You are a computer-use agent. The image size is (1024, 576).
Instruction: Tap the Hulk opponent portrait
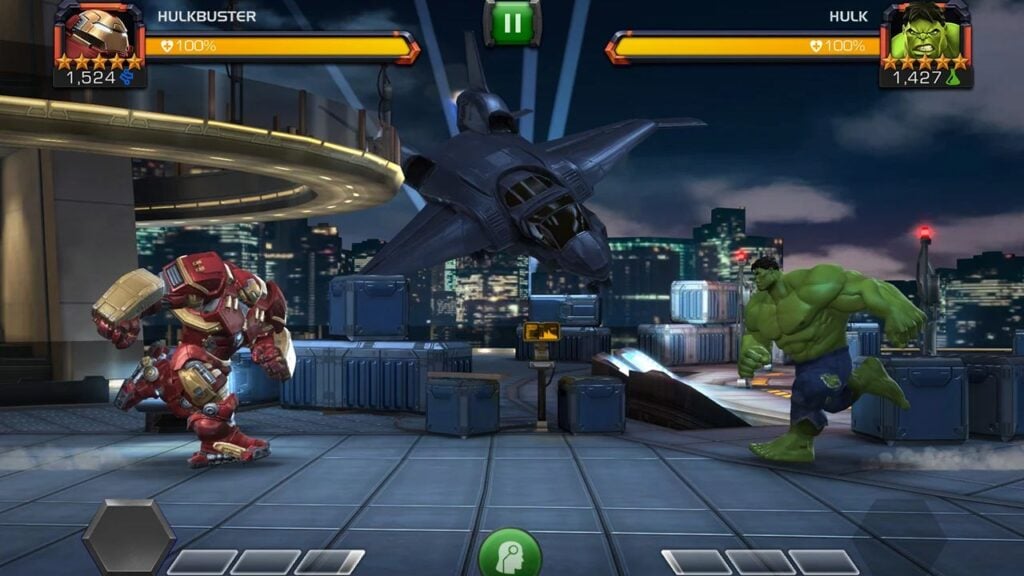point(925,34)
